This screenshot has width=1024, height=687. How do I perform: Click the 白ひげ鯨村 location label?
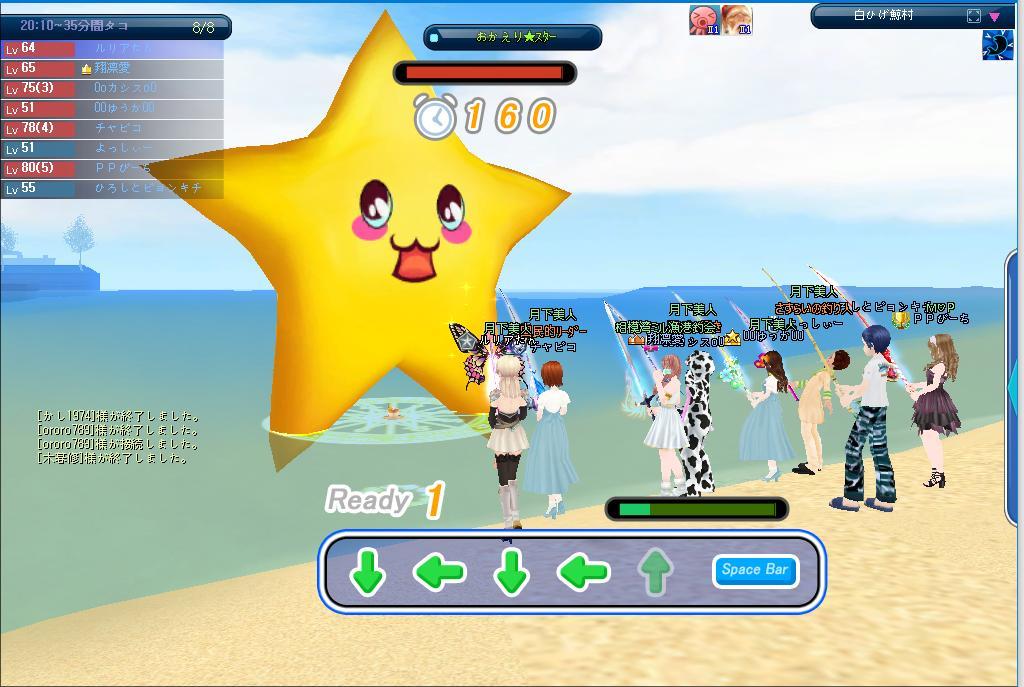click(884, 16)
